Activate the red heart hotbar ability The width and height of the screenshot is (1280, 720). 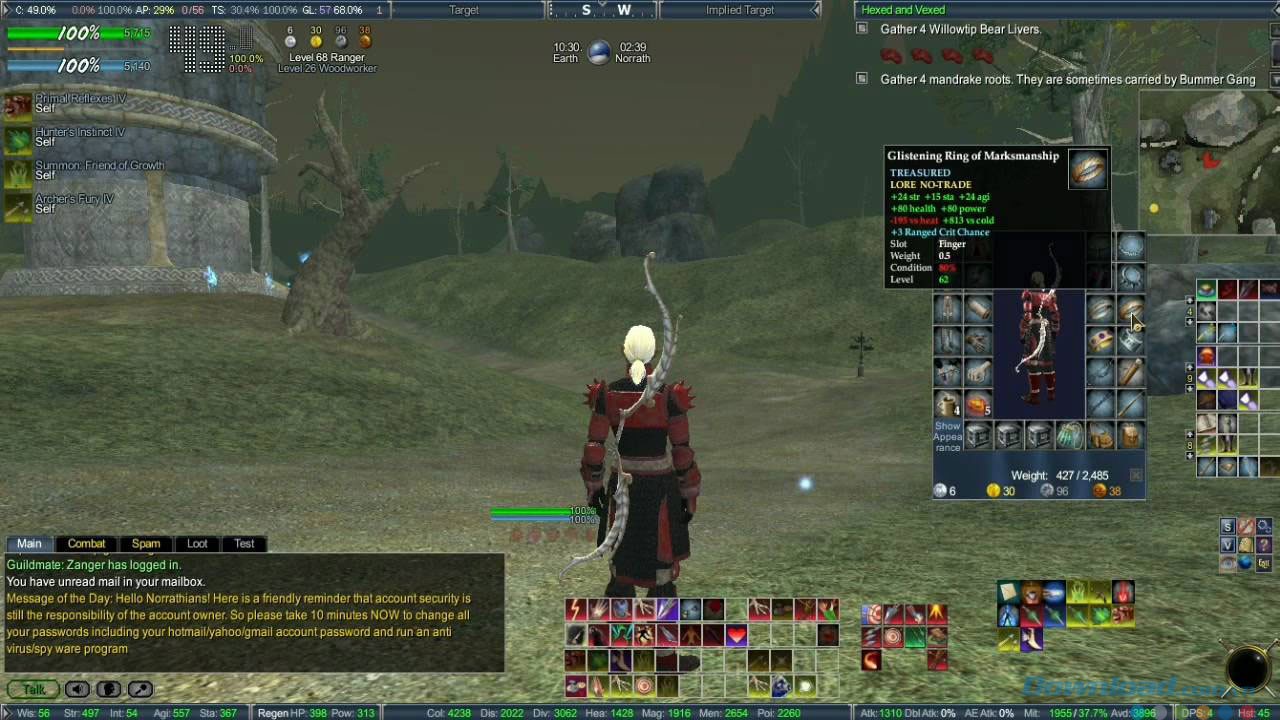coord(736,634)
